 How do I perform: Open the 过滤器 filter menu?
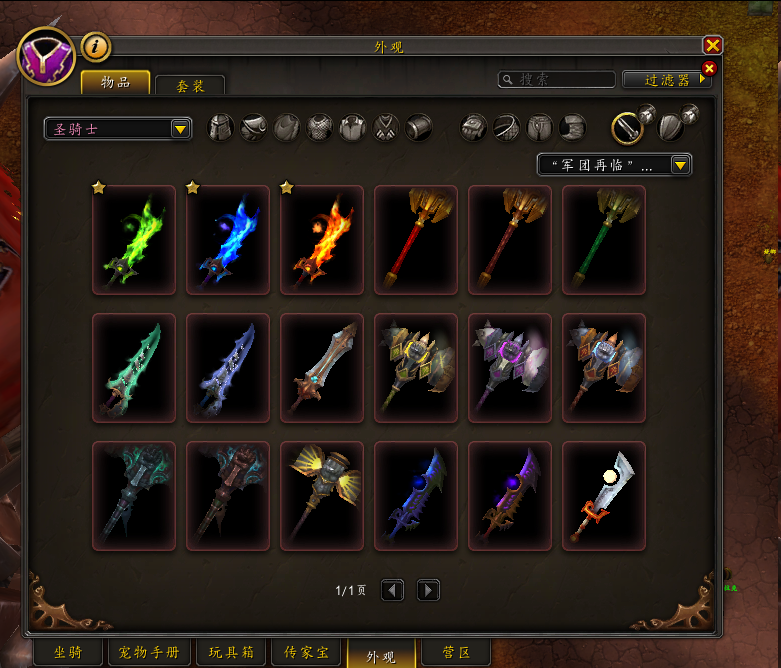click(667, 79)
